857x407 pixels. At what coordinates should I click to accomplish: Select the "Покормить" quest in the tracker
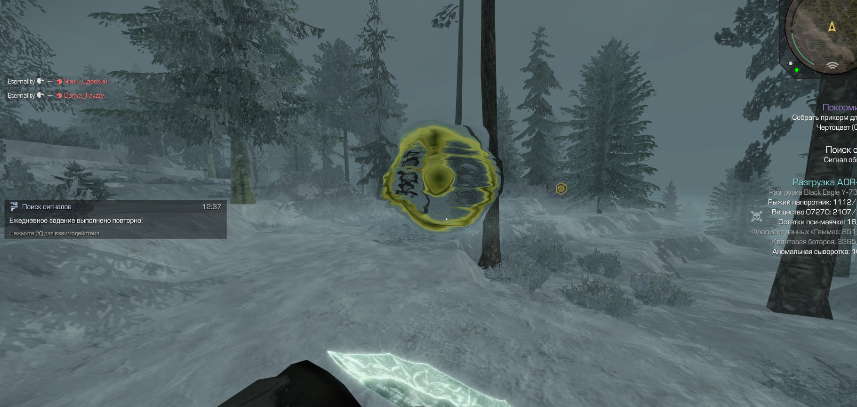[x=838, y=106]
